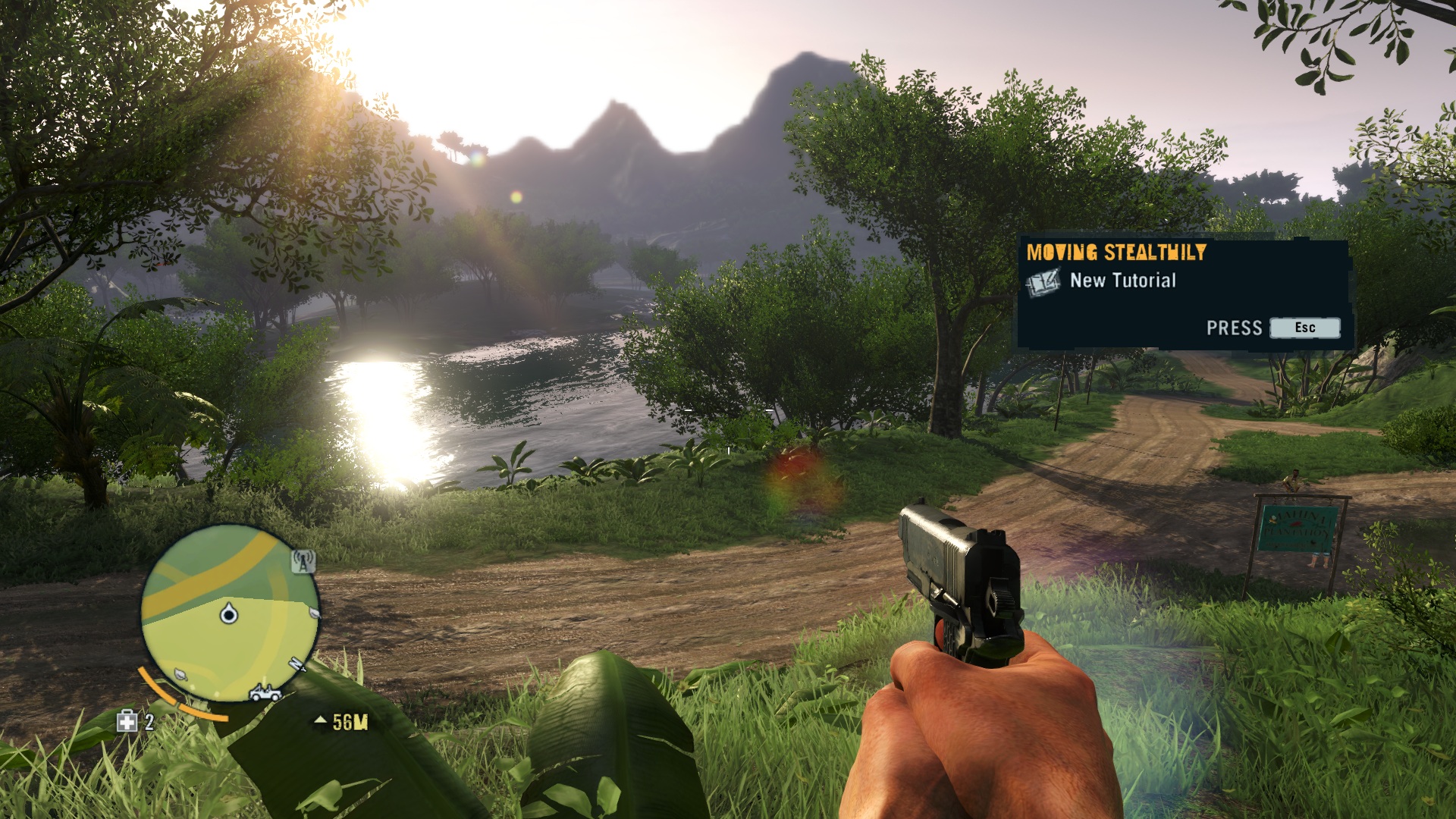Click the player position arrow on minimap
This screenshot has width=1456, height=819.
click(x=228, y=613)
